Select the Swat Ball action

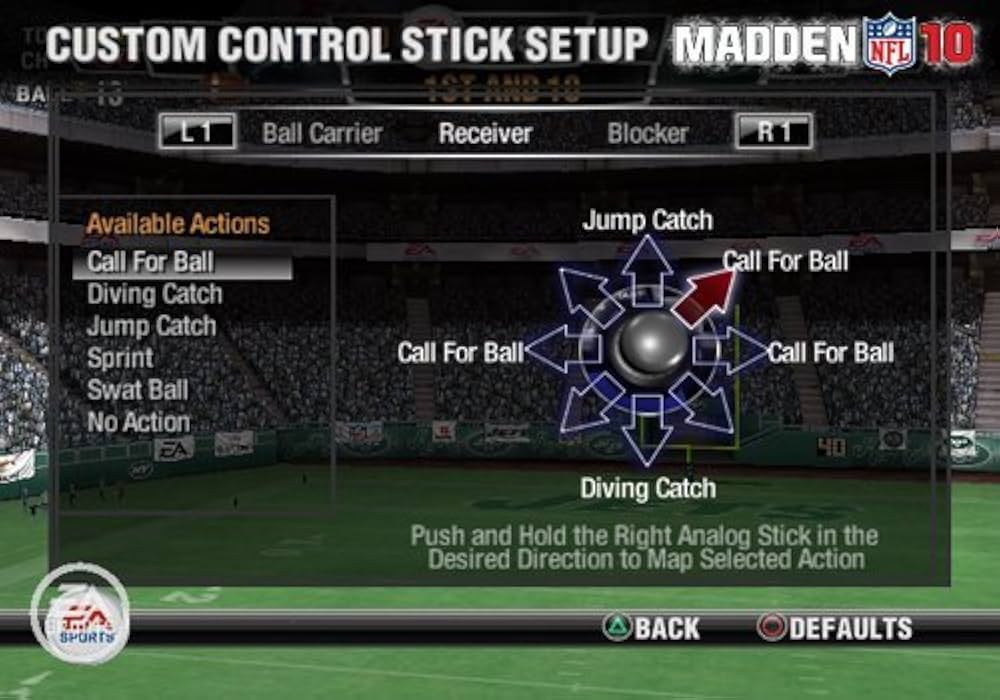137,390
